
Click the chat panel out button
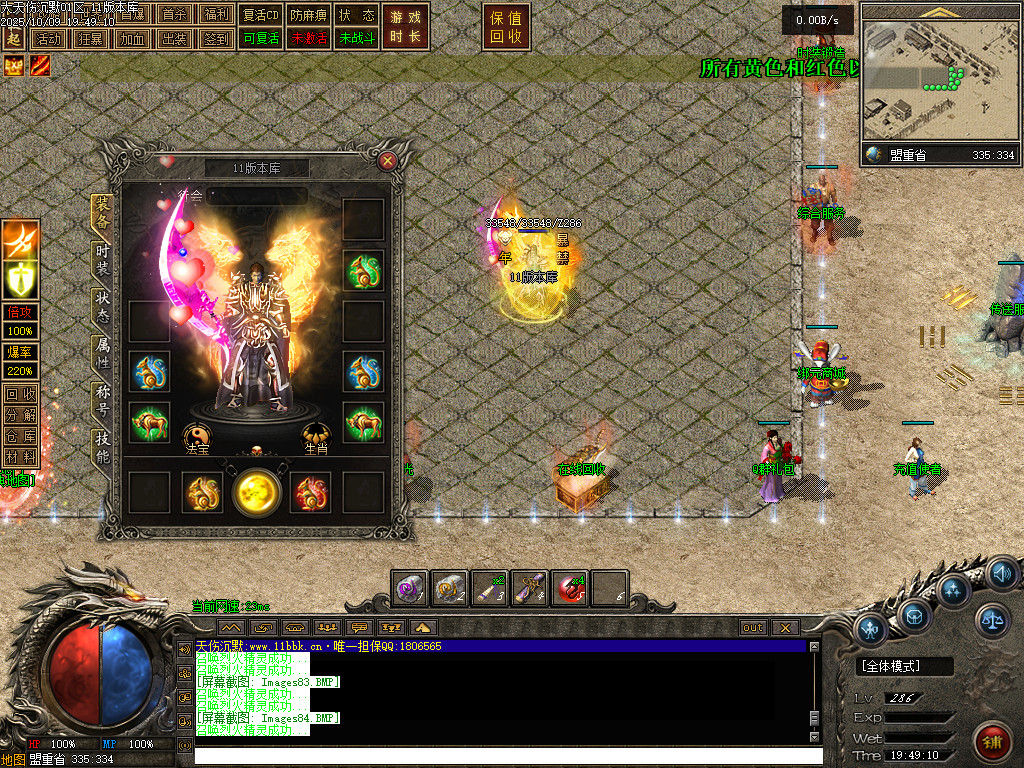pyautogui.click(x=753, y=627)
